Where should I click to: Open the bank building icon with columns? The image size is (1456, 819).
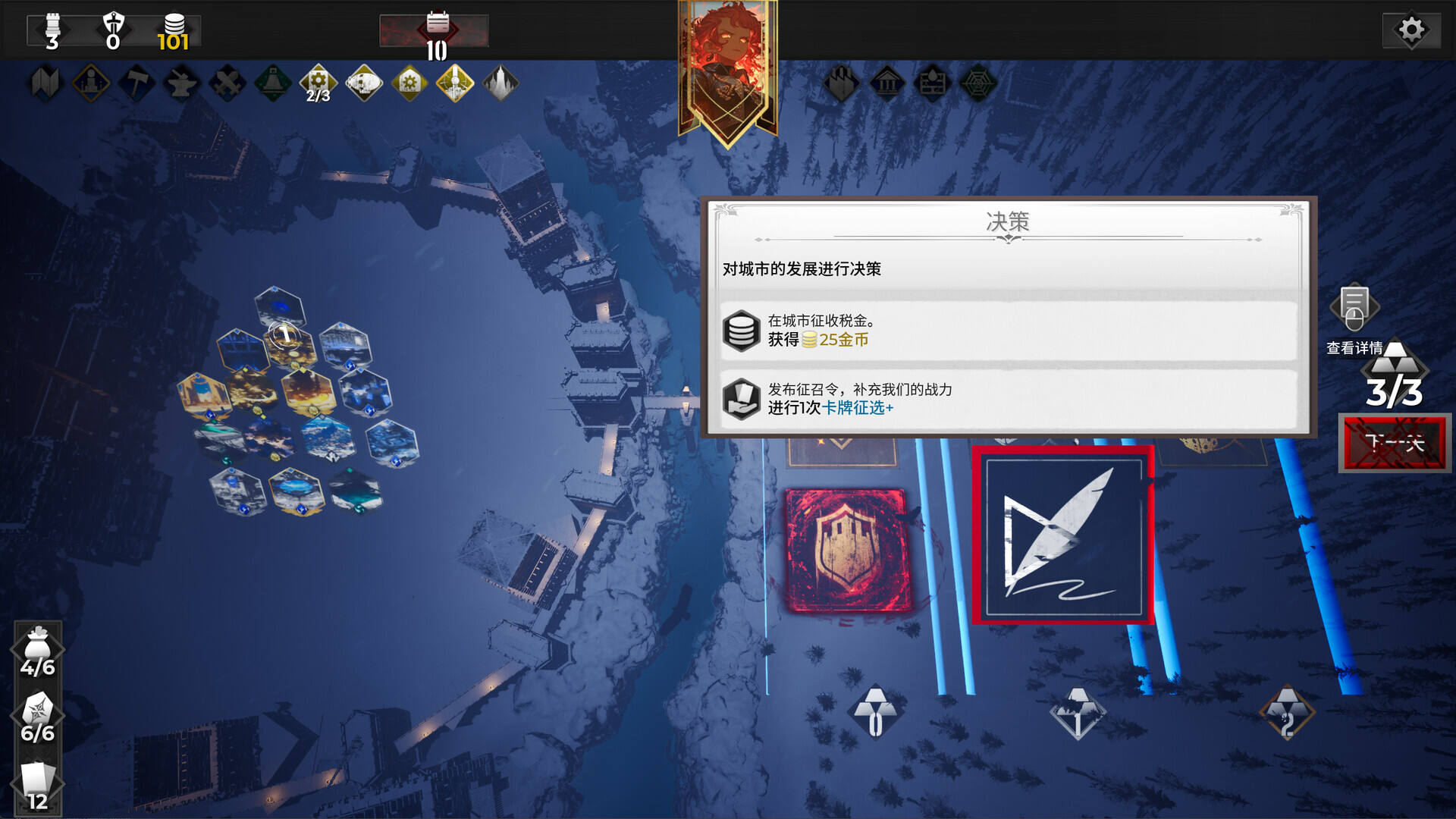click(x=887, y=83)
